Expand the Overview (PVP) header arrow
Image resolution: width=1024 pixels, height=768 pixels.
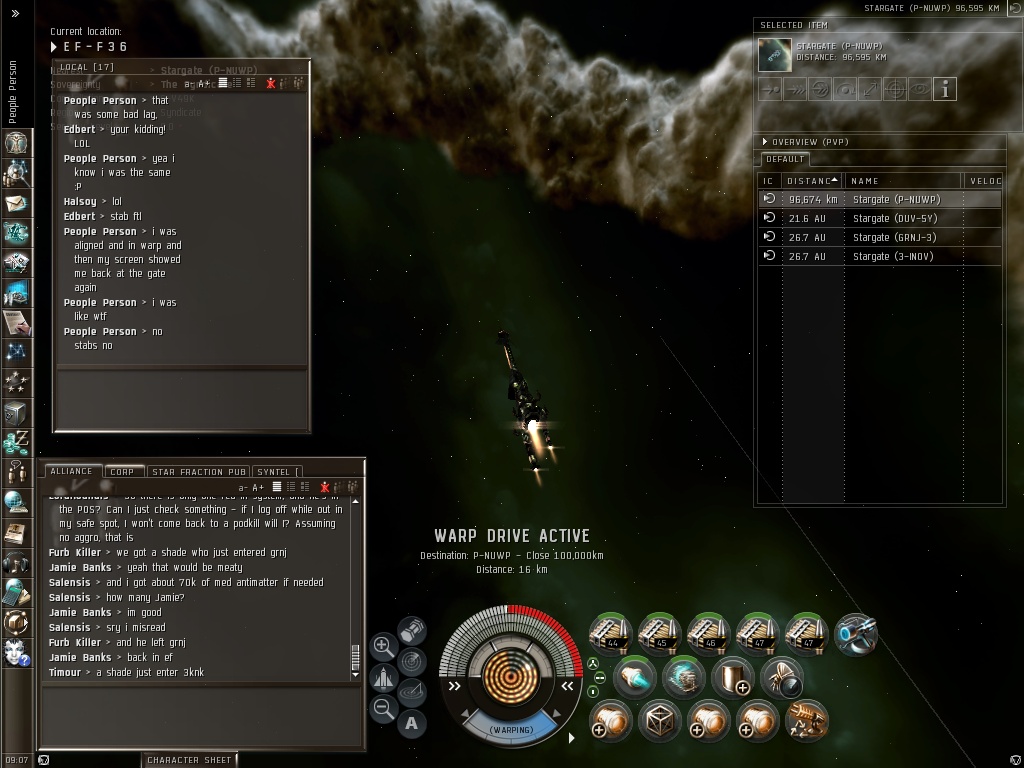(x=765, y=142)
